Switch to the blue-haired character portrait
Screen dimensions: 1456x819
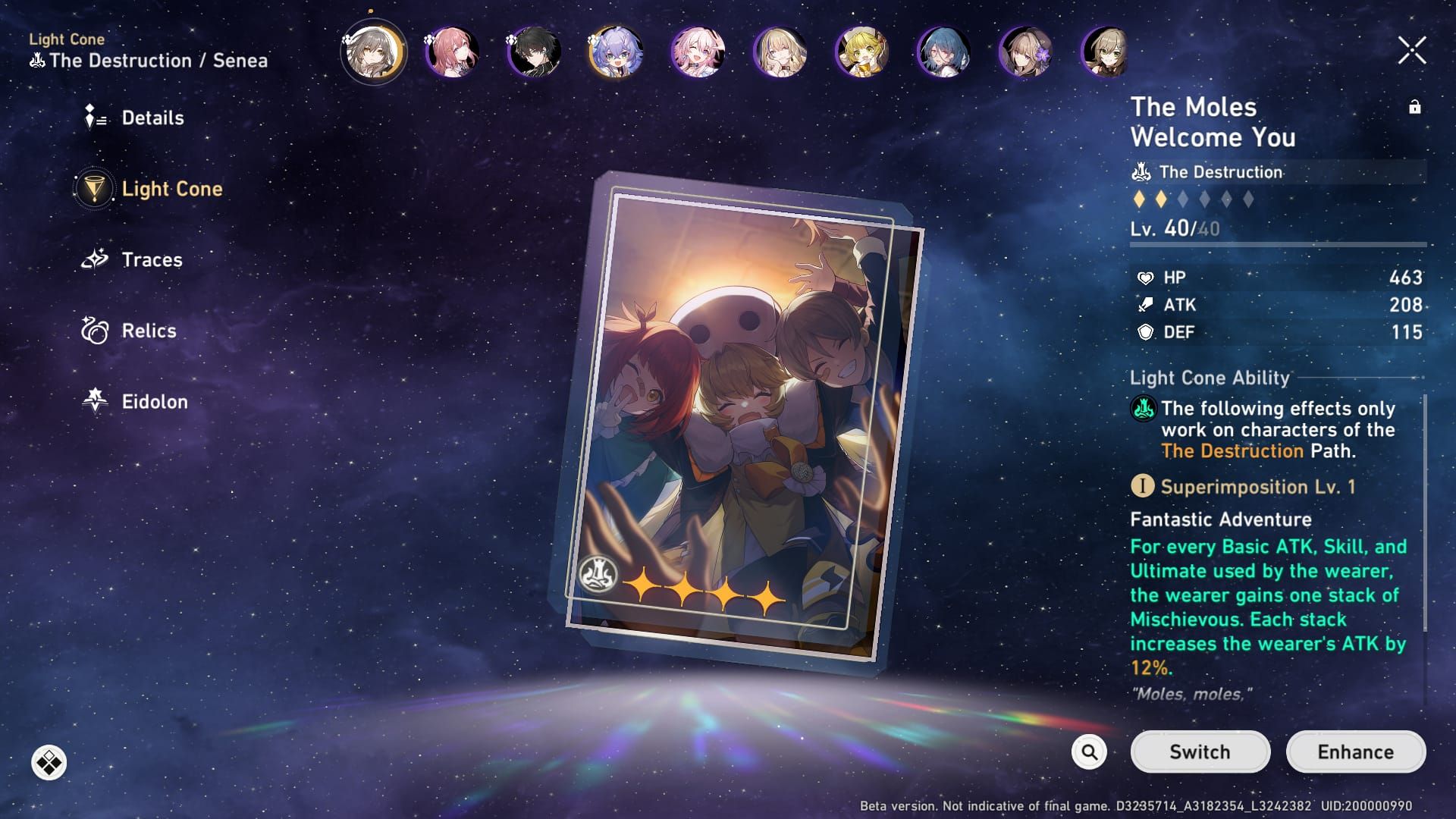point(943,52)
